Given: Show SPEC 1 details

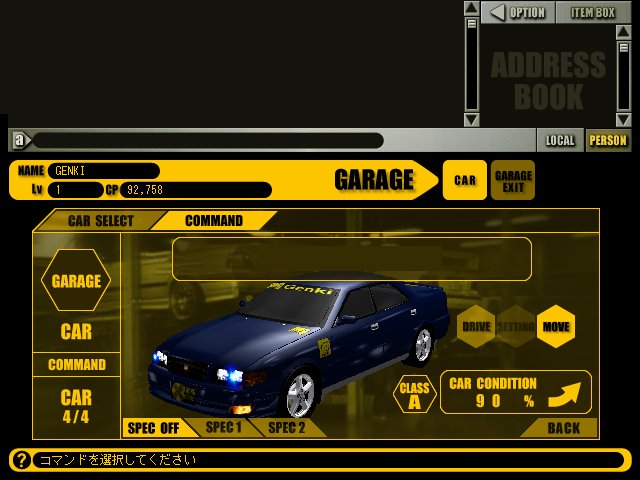Looking at the screenshot, I should click(x=223, y=427).
